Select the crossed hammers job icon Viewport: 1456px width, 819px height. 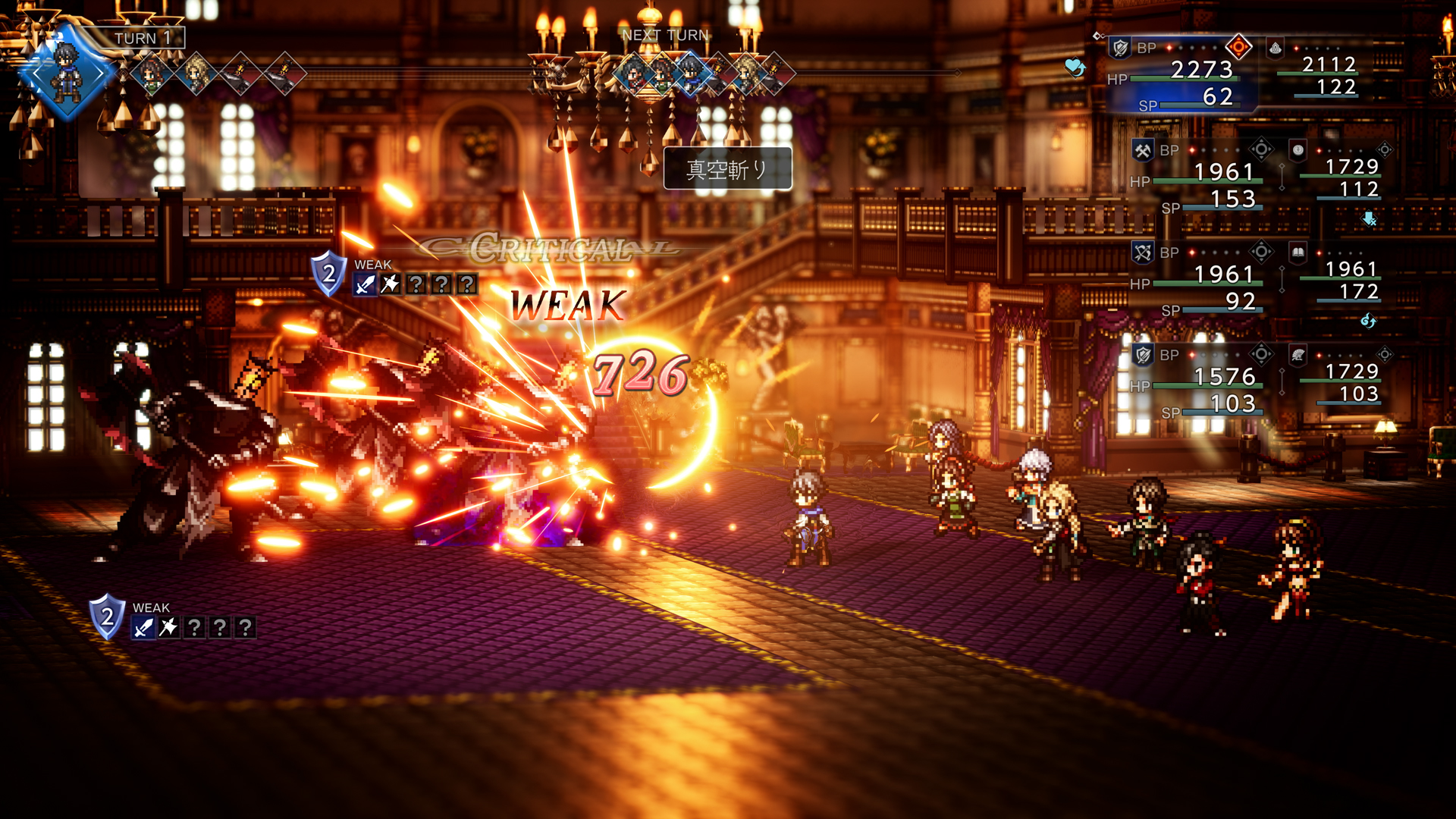1142,150
